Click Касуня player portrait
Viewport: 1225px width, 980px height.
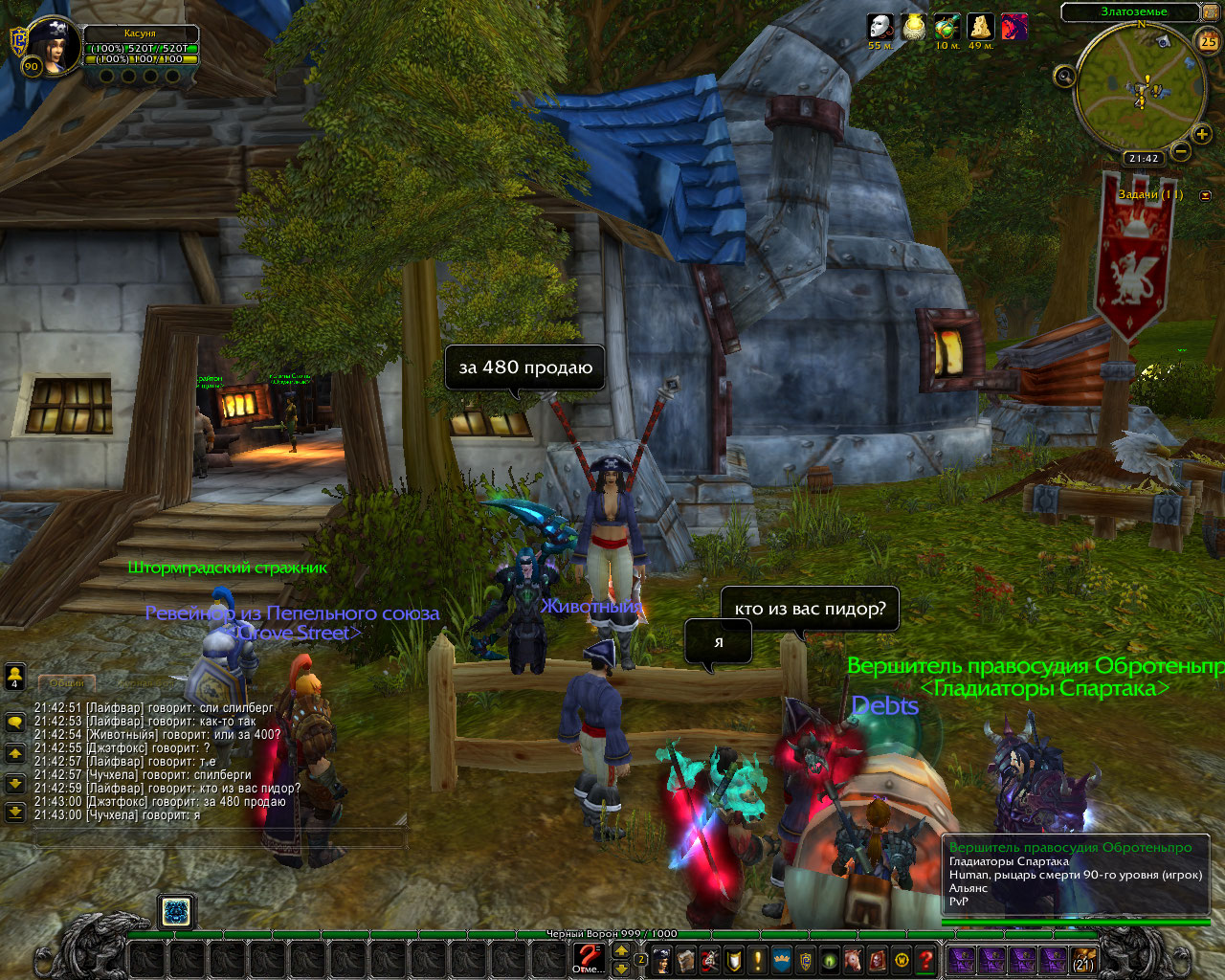click(52, 44)
